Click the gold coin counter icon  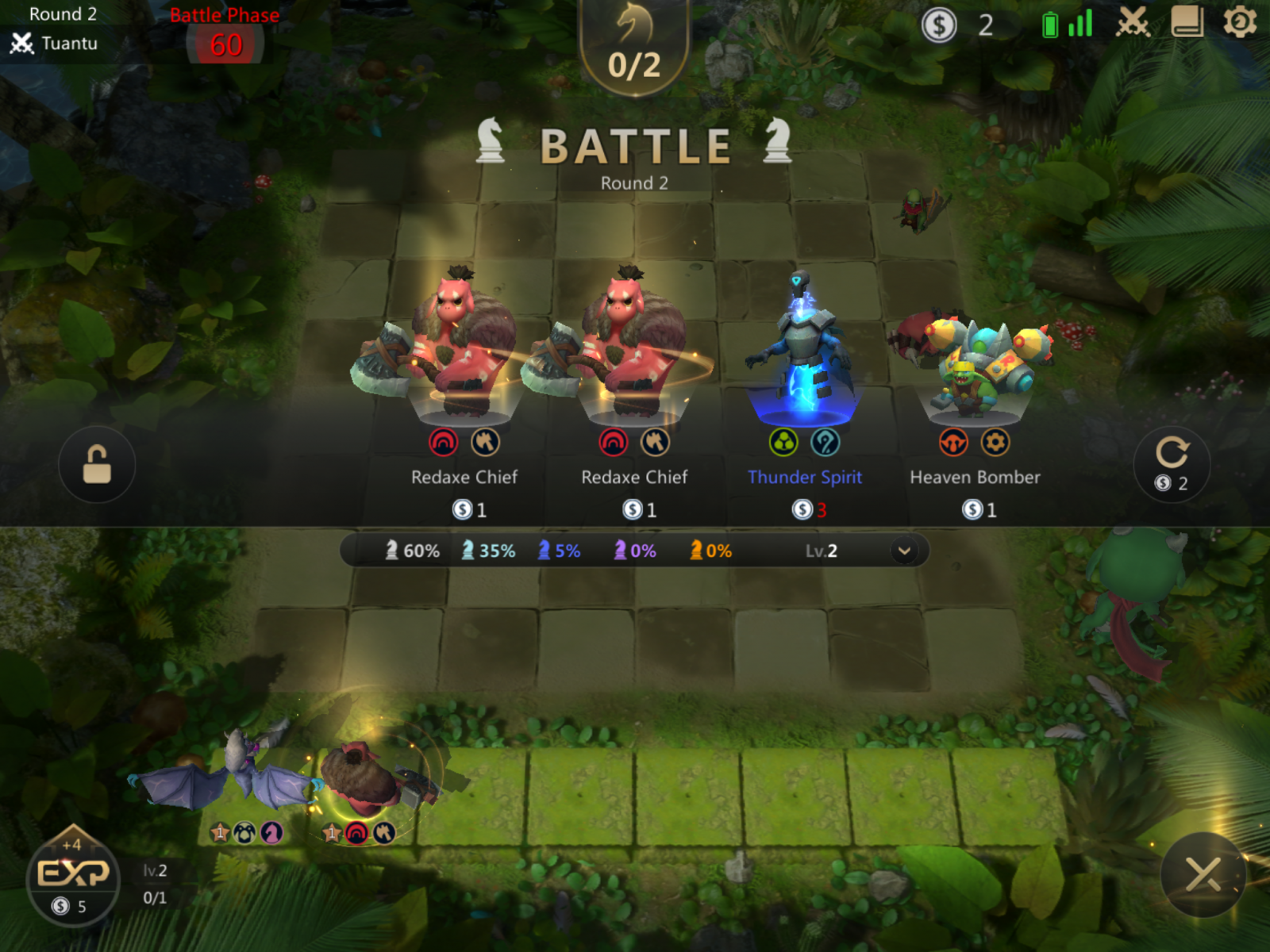coord(939,25)
